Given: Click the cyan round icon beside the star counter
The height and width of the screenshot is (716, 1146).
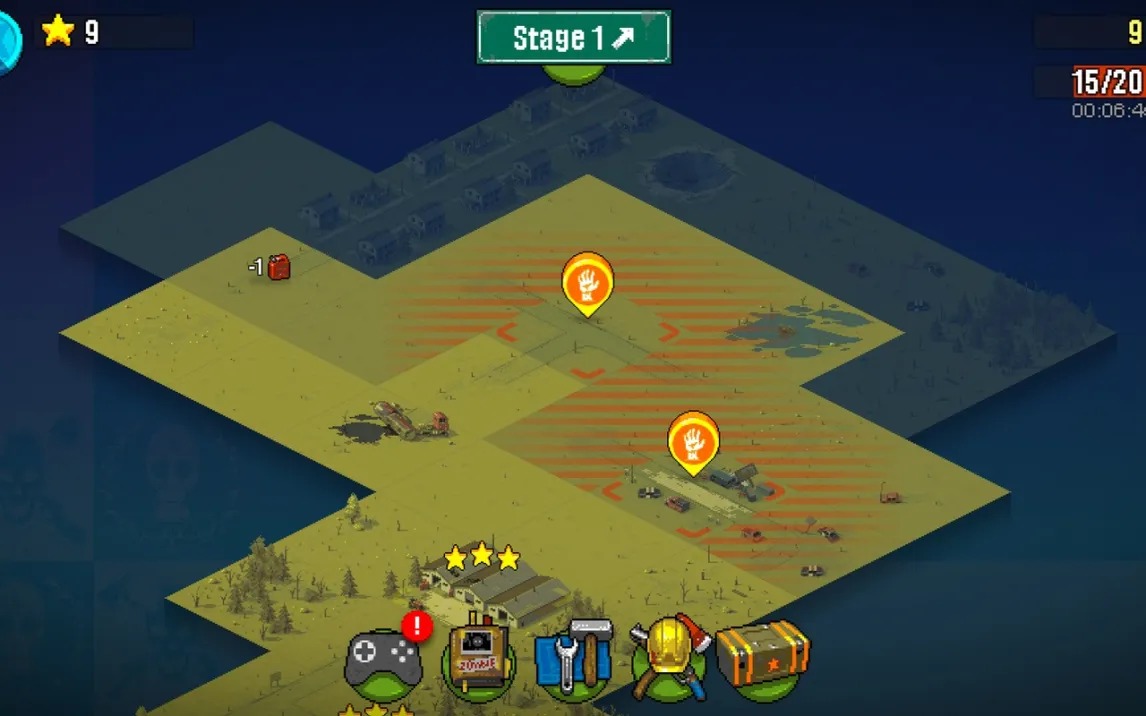Looking at the screenshot, I should click(8, 42).
